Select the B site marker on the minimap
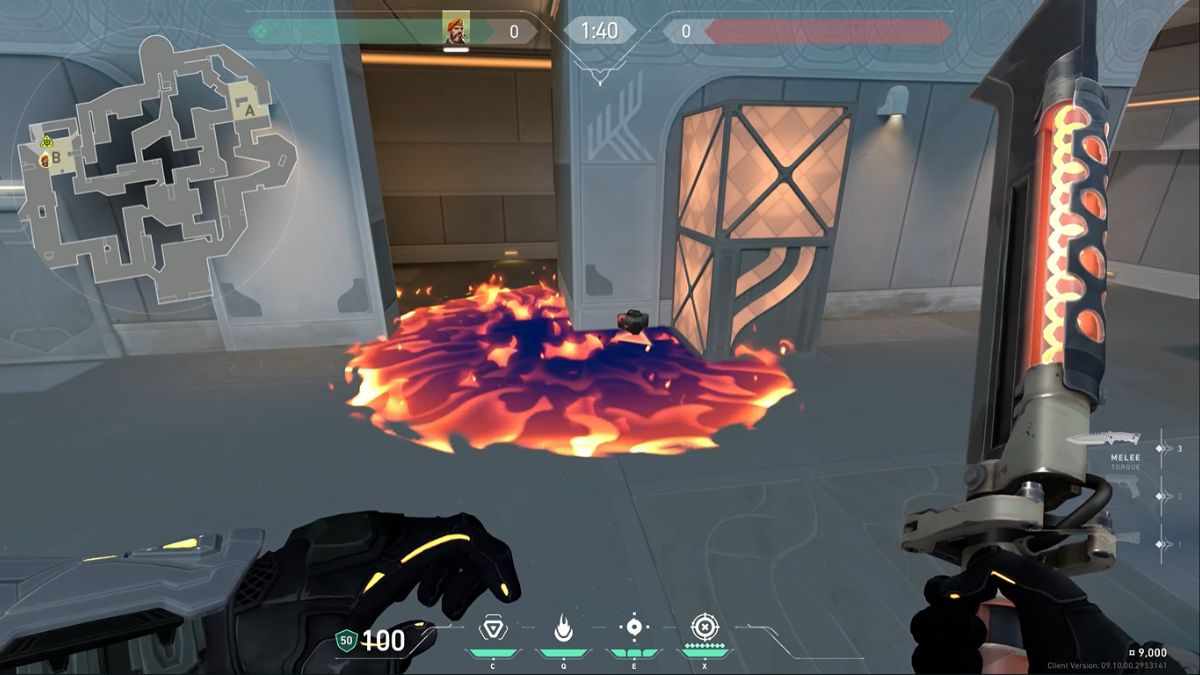Screen dimensions: 1200x675 pos(56,157)
